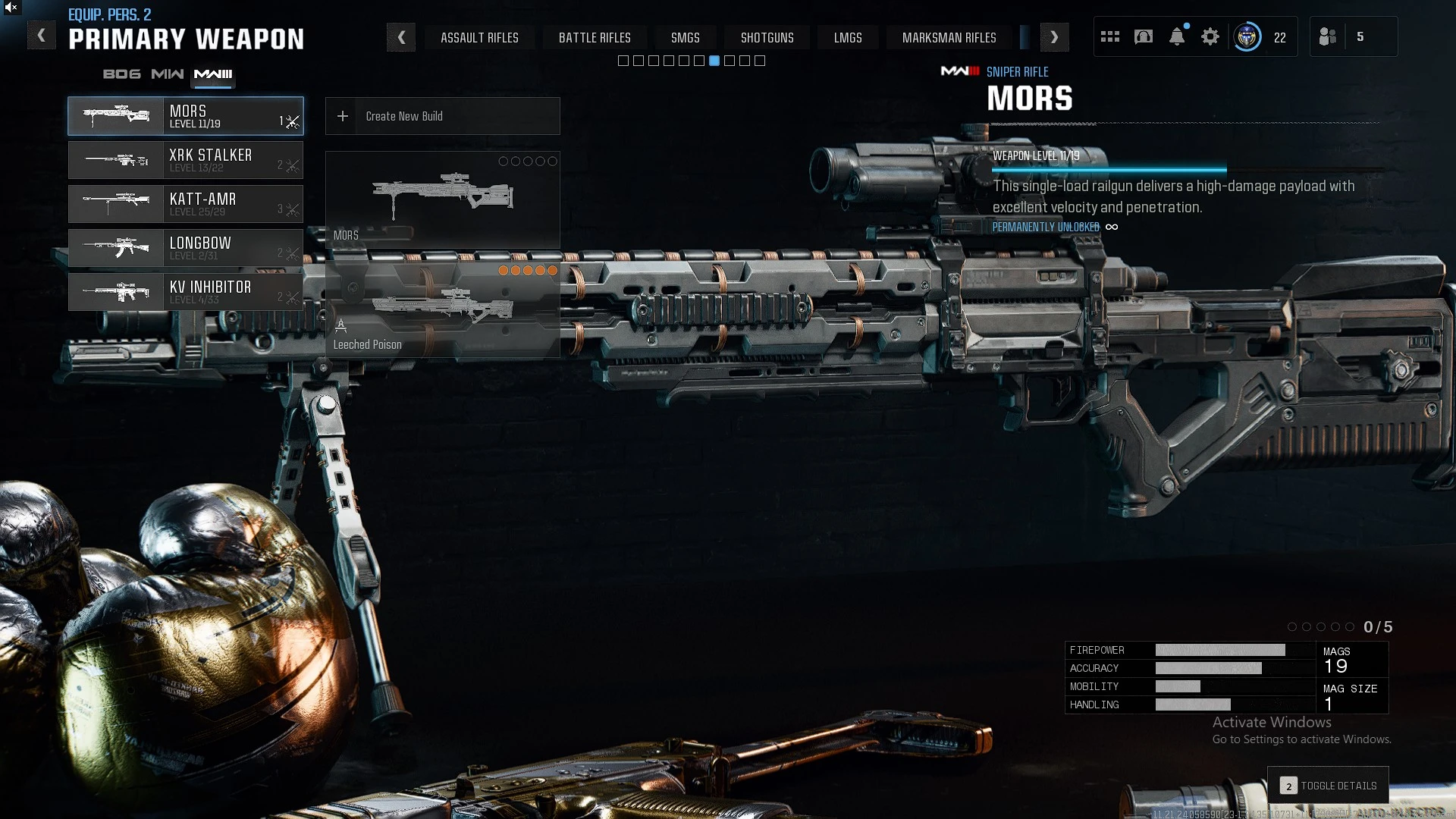Go back using the arrow beside Primary Weapon
The height and width of the screenshot is (819, 1456).
pos(42,36)
